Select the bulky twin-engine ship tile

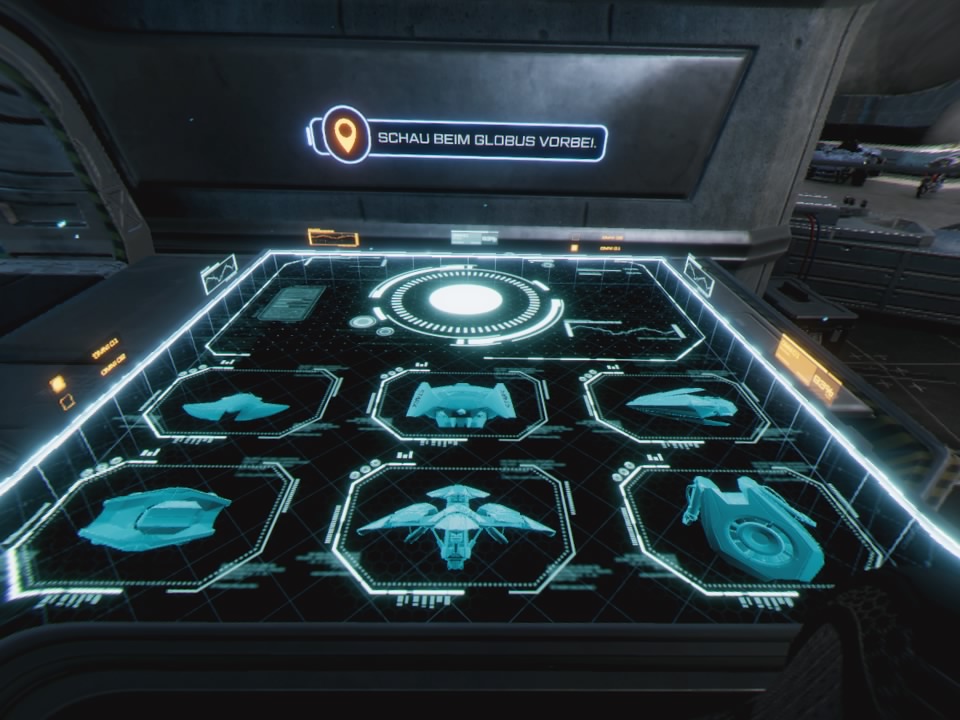[460, 404]
